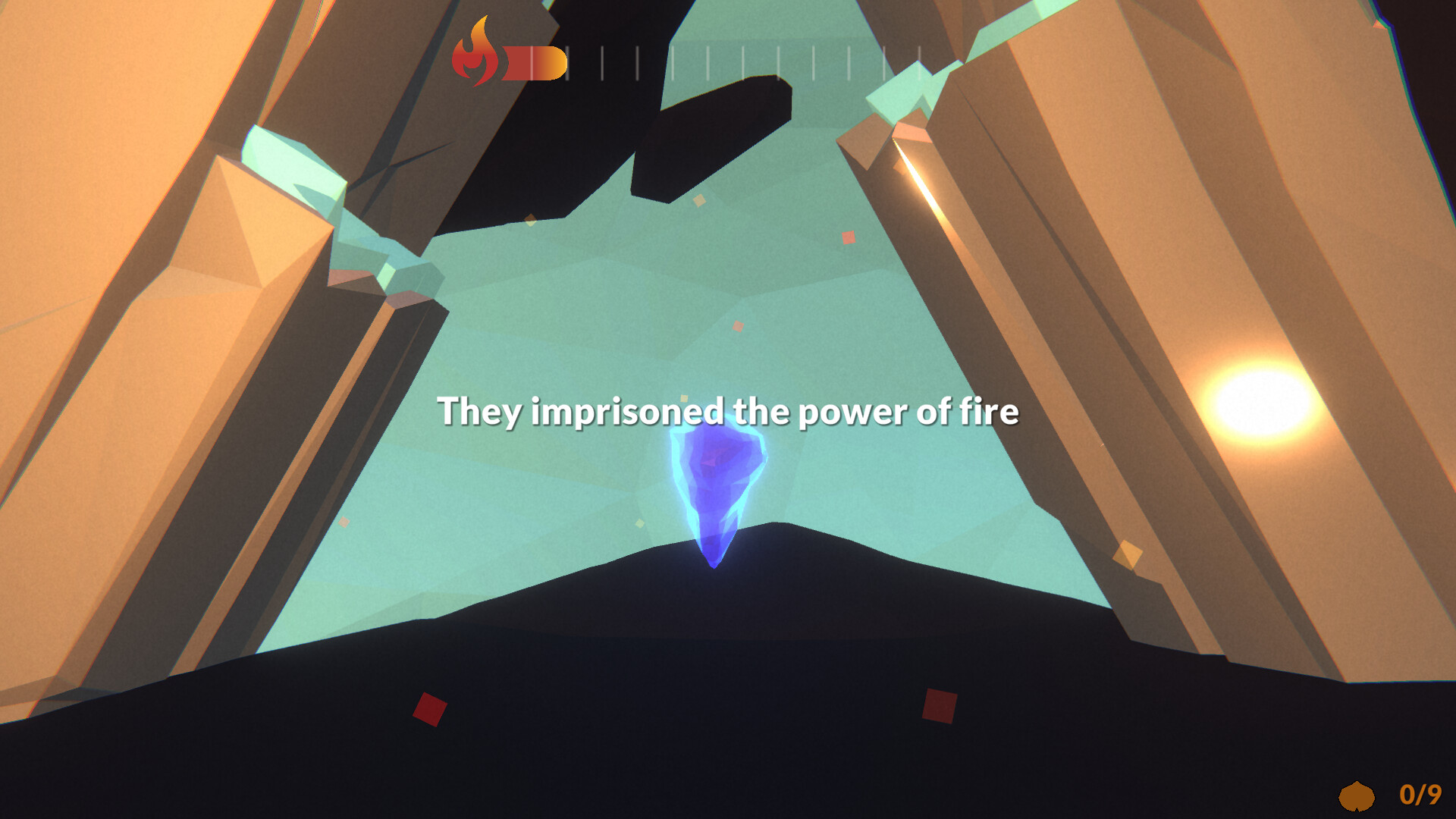Expand the fire gauge tick marks
This screenshot has width=1456, height=819.
(758, 61)
